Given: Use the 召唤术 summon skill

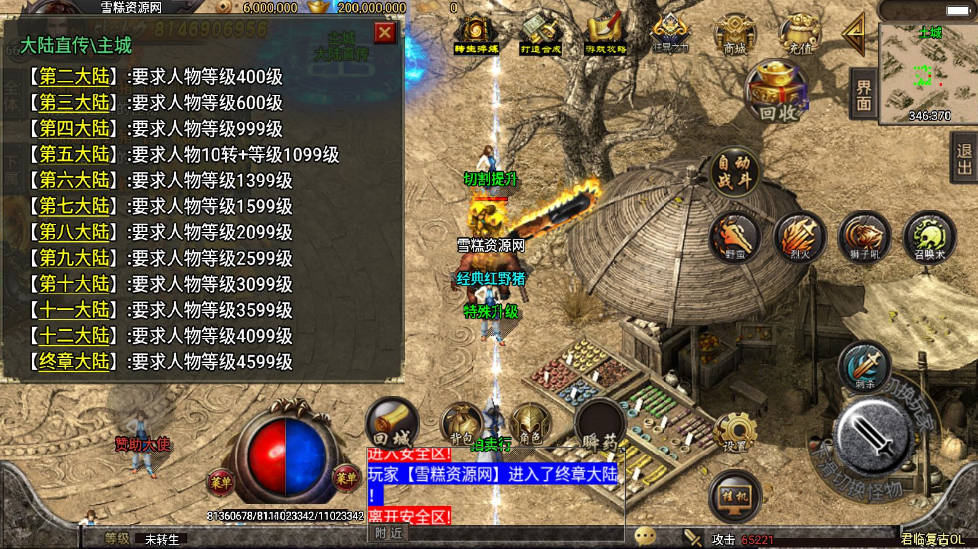Looking at the screenshot, I should click(929, 238).
